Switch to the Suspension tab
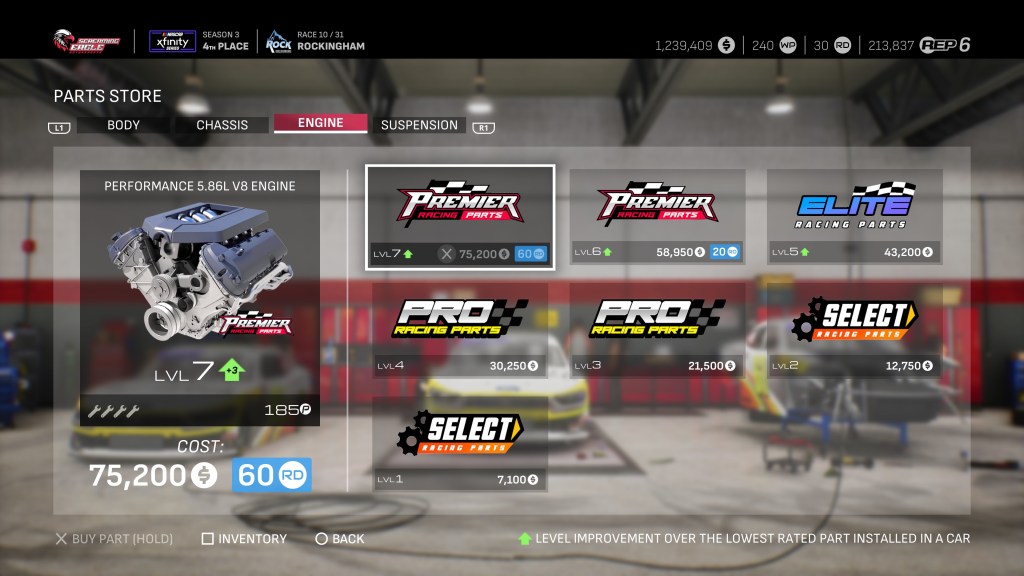The width and height of the screenshot is (1024, 576). pyautogui.click(x=419, y=125)
